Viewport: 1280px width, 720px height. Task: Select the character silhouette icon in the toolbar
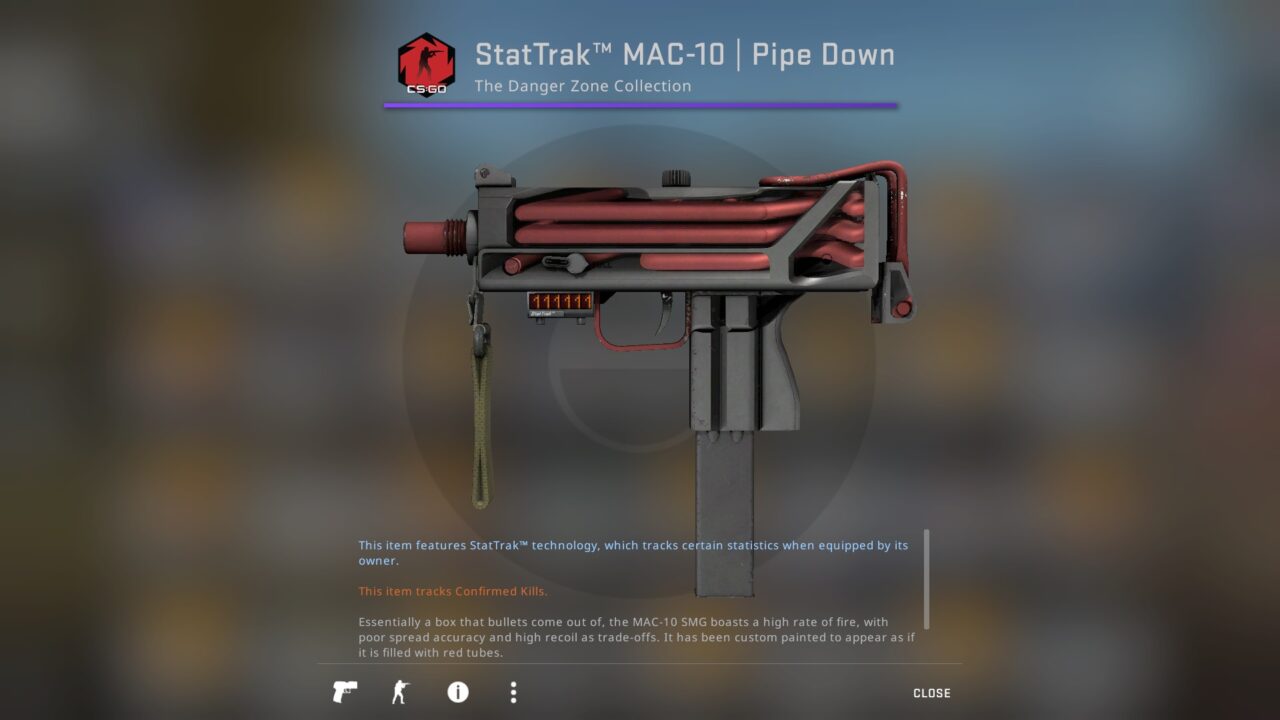(401, 692)
